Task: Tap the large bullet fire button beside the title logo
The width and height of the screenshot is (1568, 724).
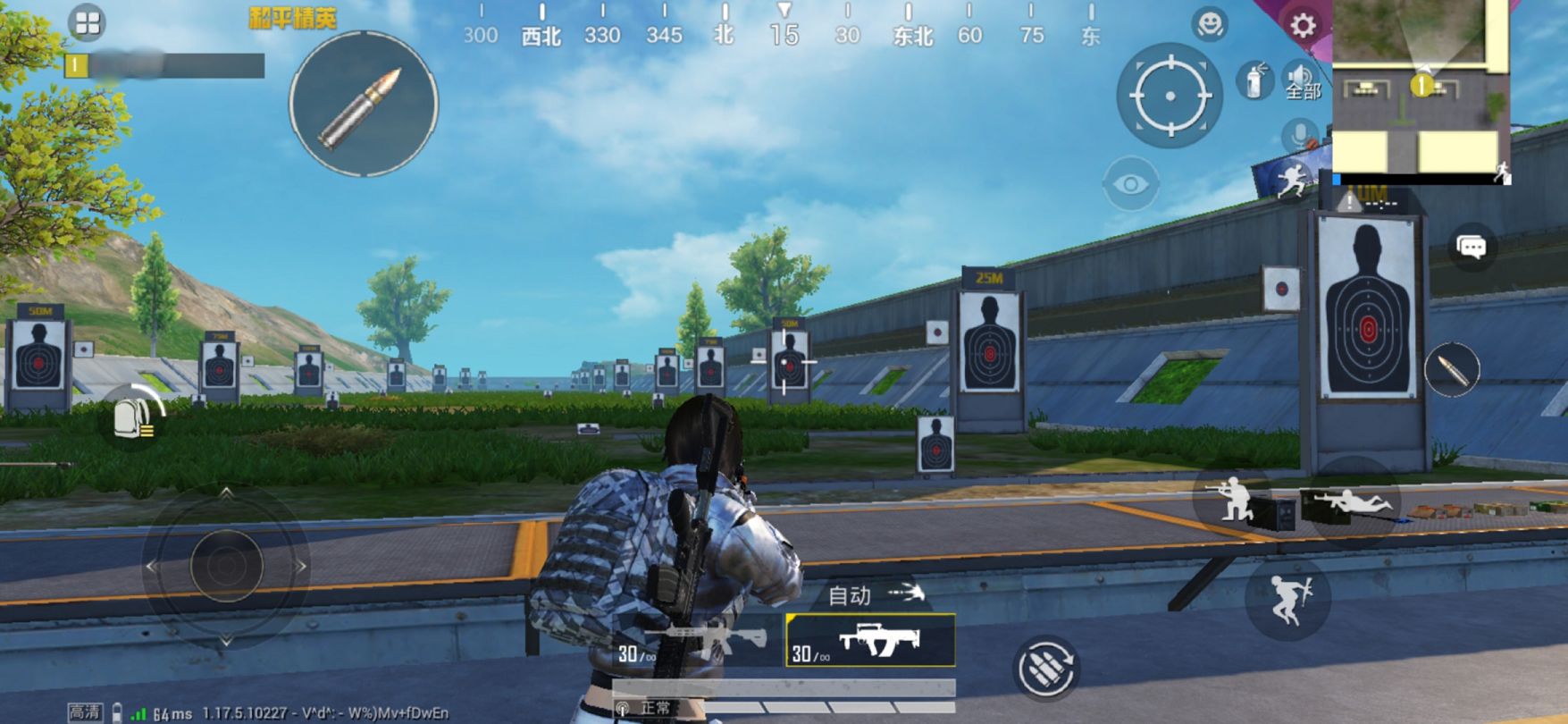Action: click(363, 104)
